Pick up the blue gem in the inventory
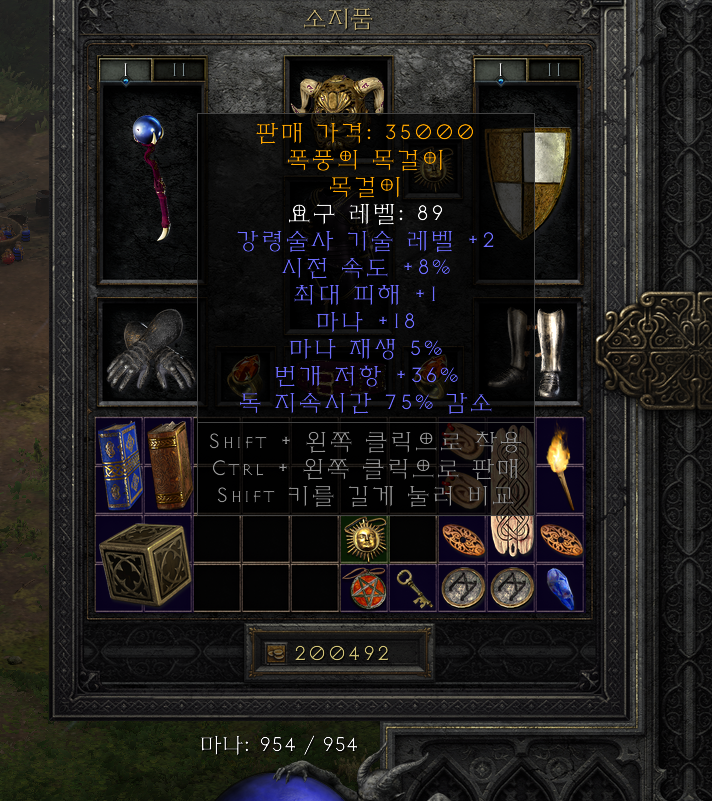The image size is (712, 801). pyautogui.click(x=559, y=587)
